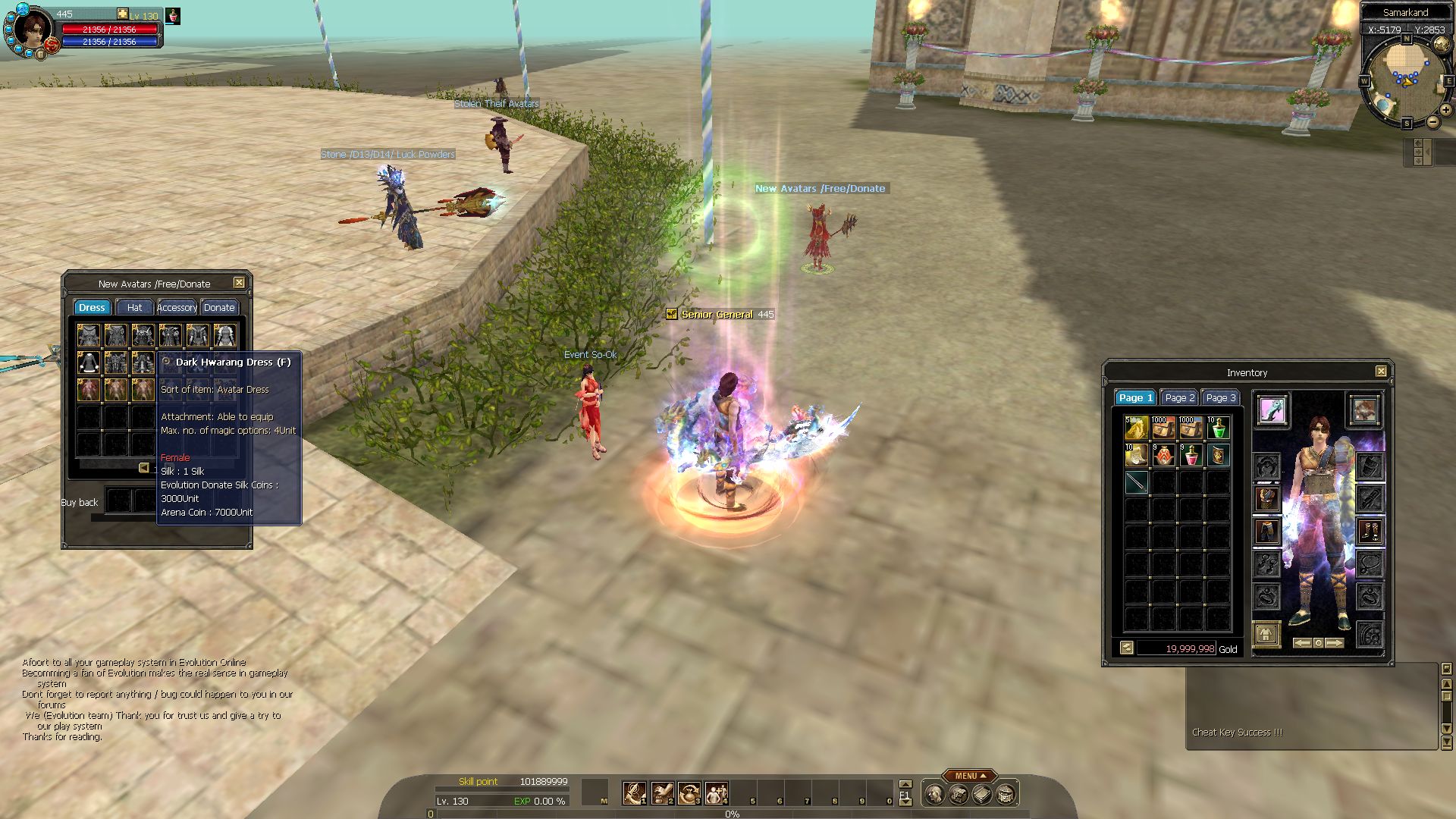1456x819 pixels.
Task: Rotate character preview with right arrow
Action: point(1335,643)
